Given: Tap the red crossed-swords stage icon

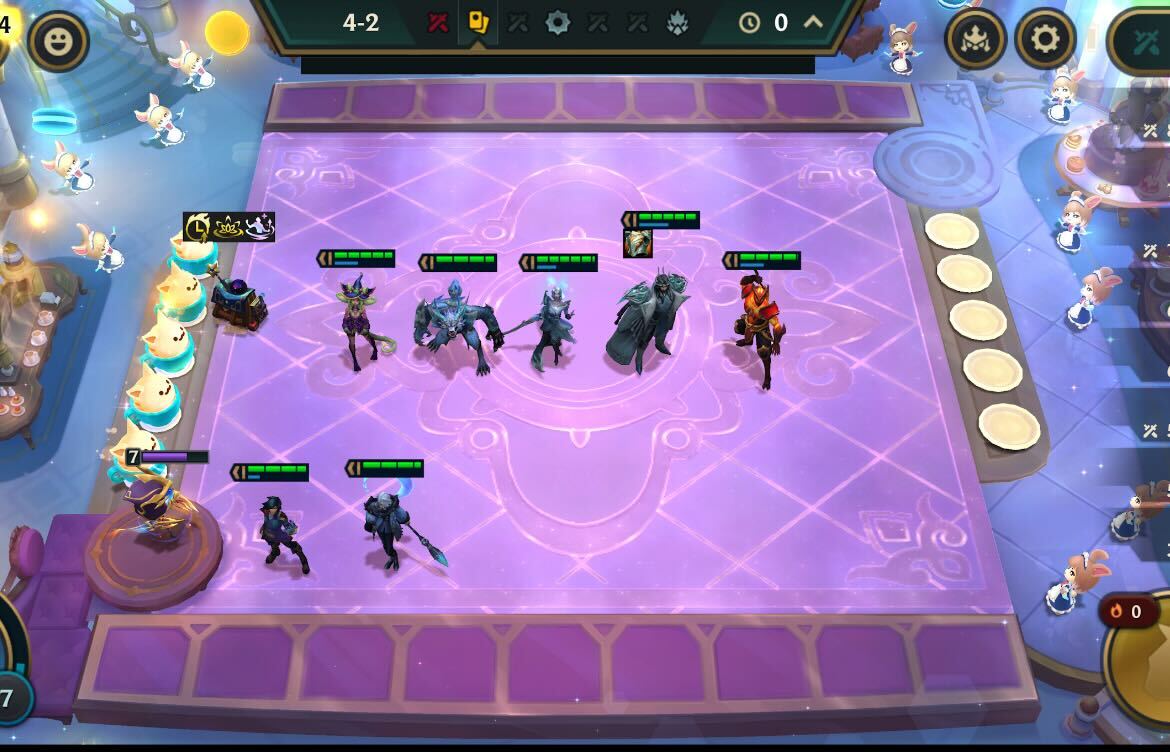Looking at the screenshot, I should (438, 22).
